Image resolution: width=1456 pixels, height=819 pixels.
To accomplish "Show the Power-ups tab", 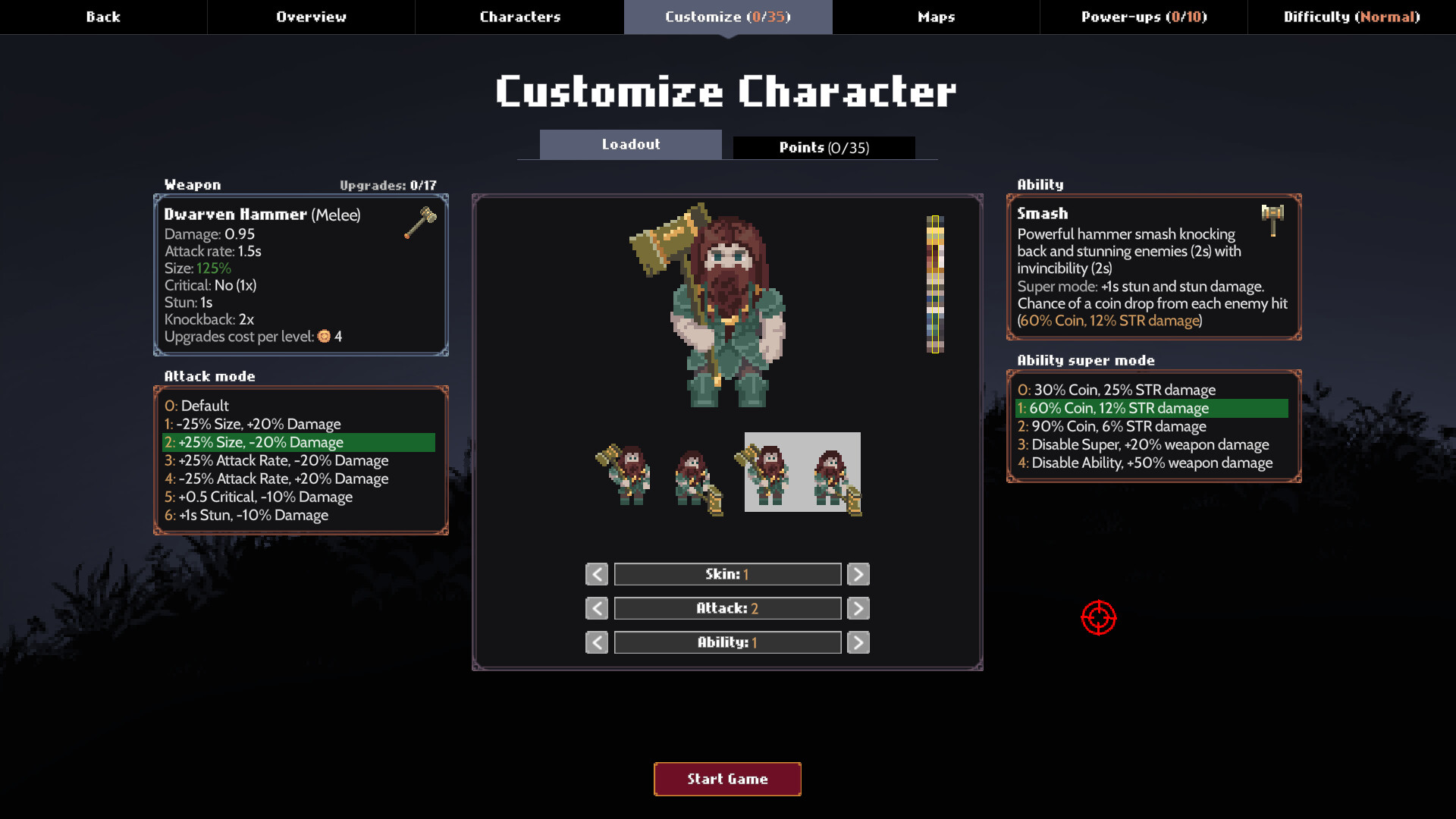I will pos(1144,17).
